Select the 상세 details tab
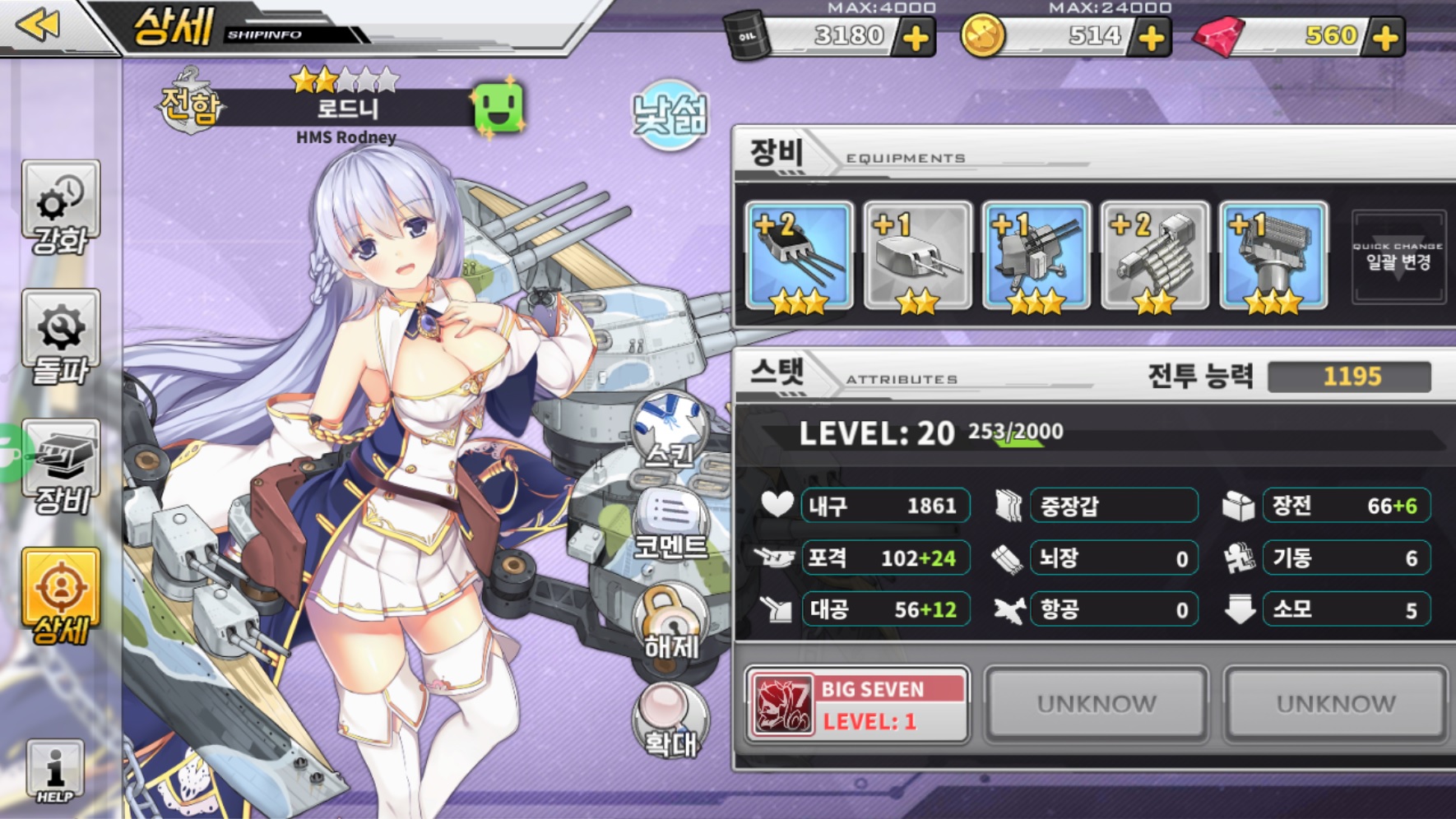Screen dimensions: 1456x819 click(x=61, y=596)
